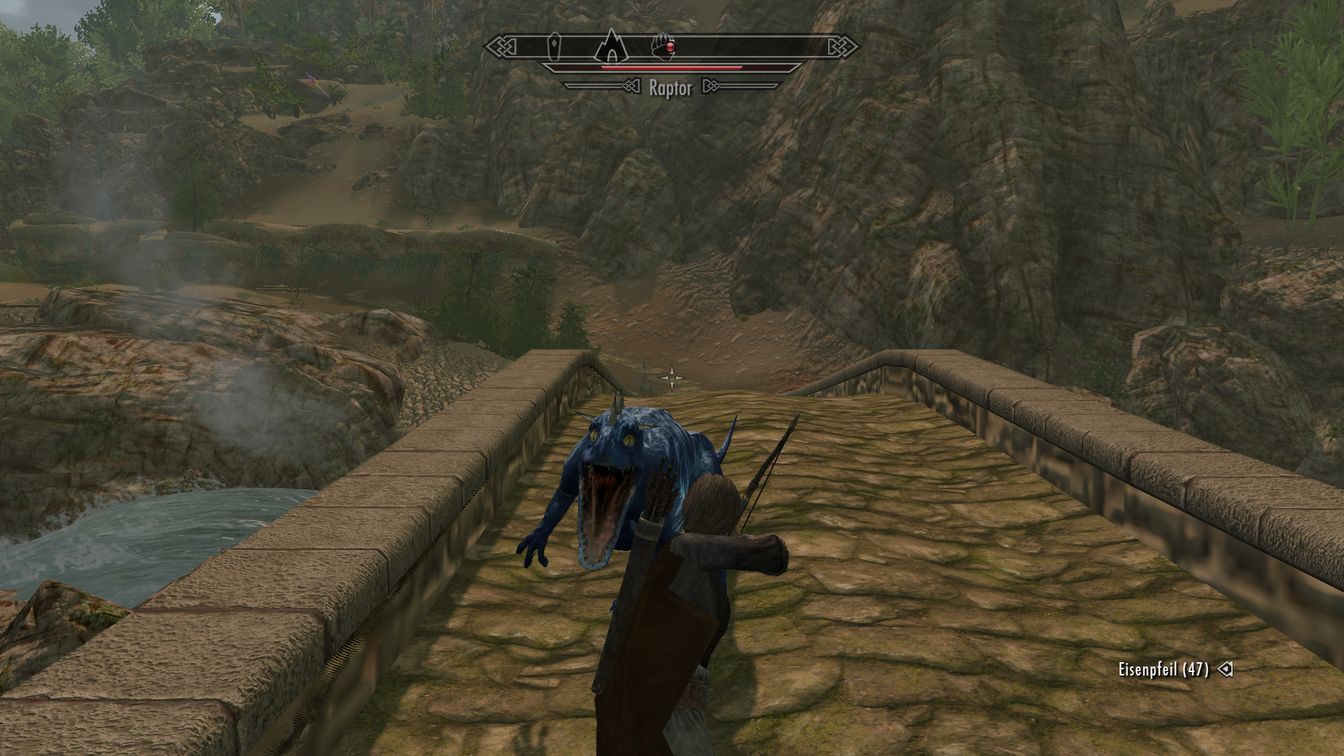Click the Raptor's health bar
Image resolution: width=1344 pixels, height=756 pixels.
(x=670, y=67)
